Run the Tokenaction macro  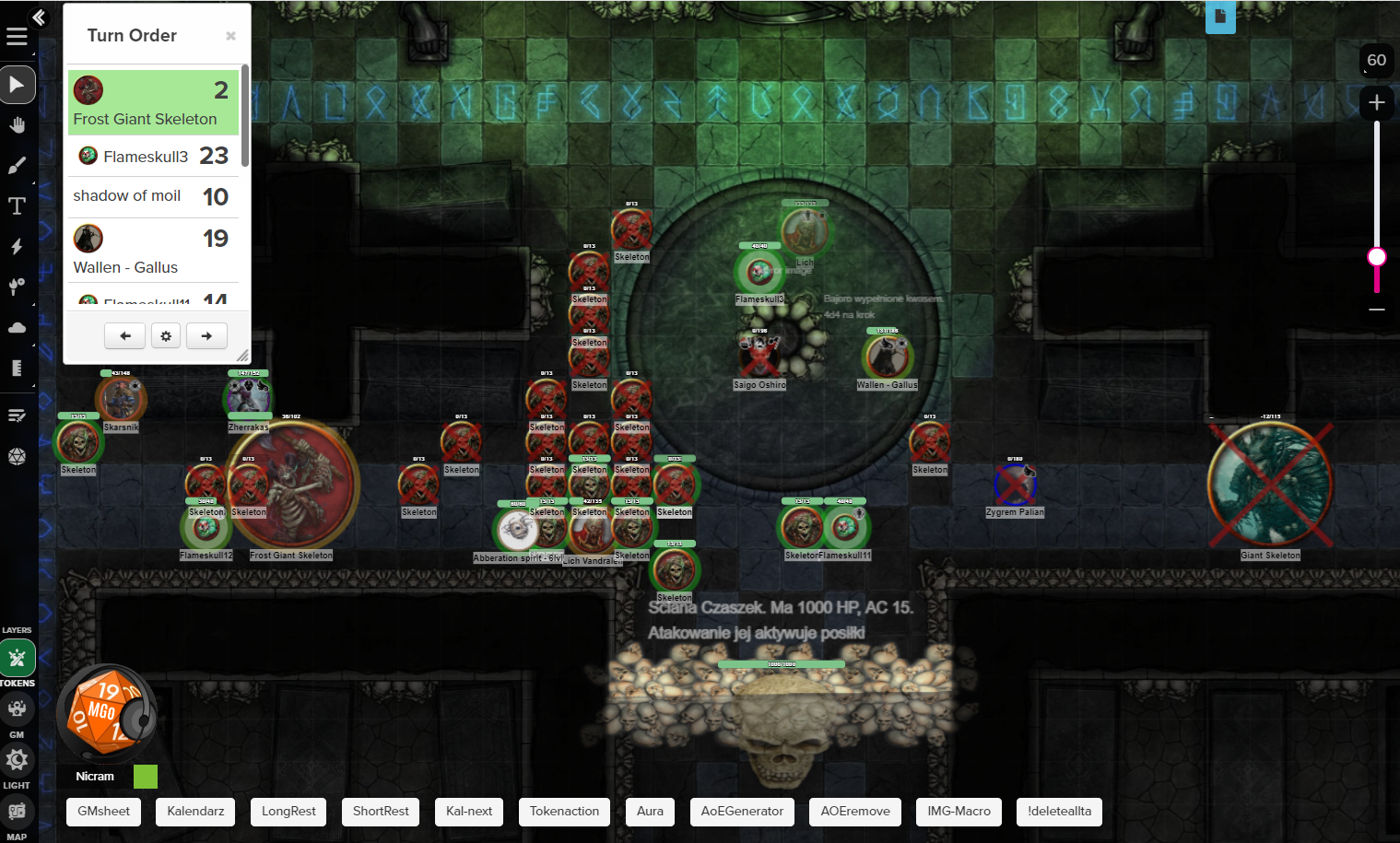[564, 812]
